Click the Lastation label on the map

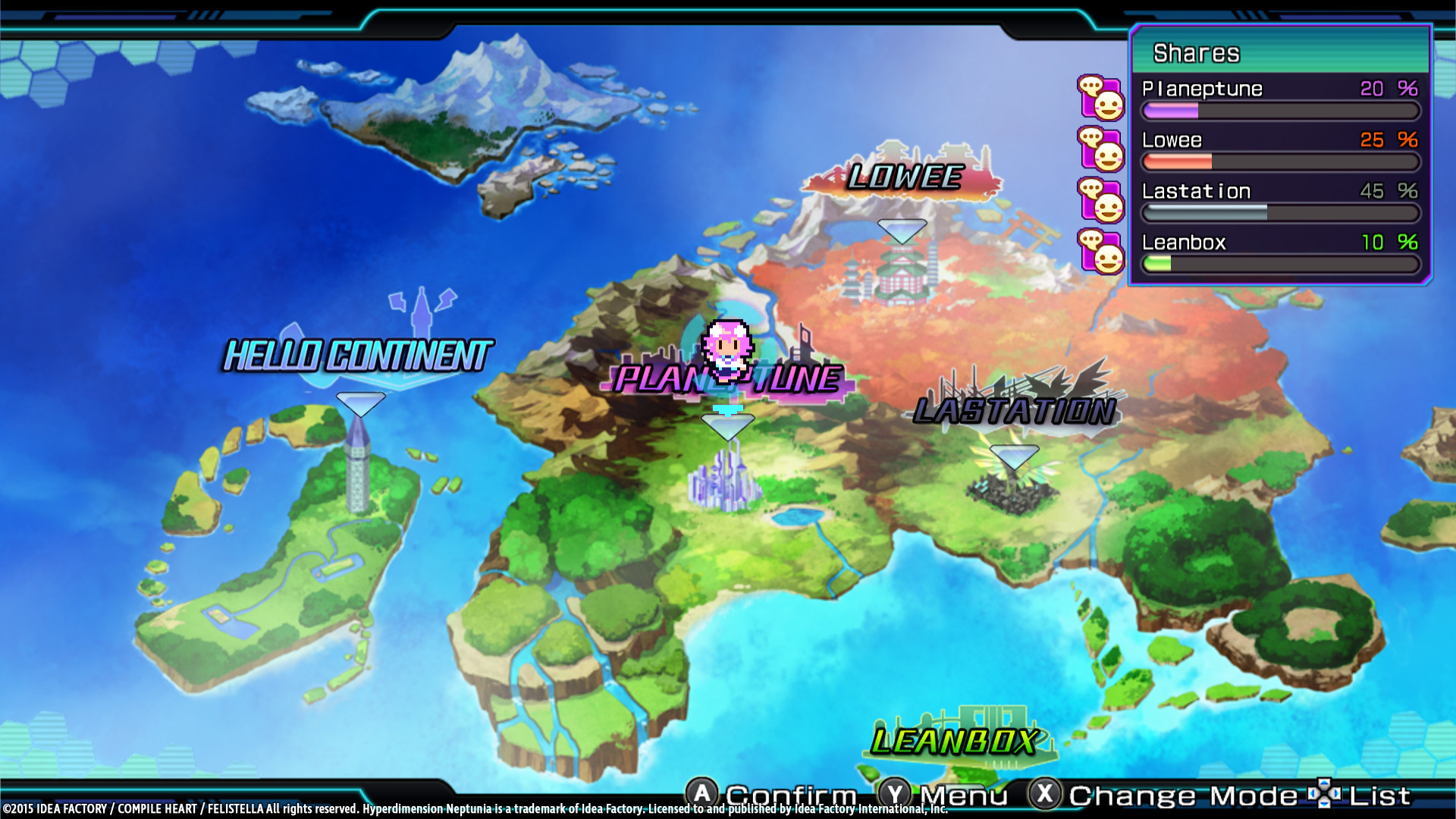coord(1014,412)
